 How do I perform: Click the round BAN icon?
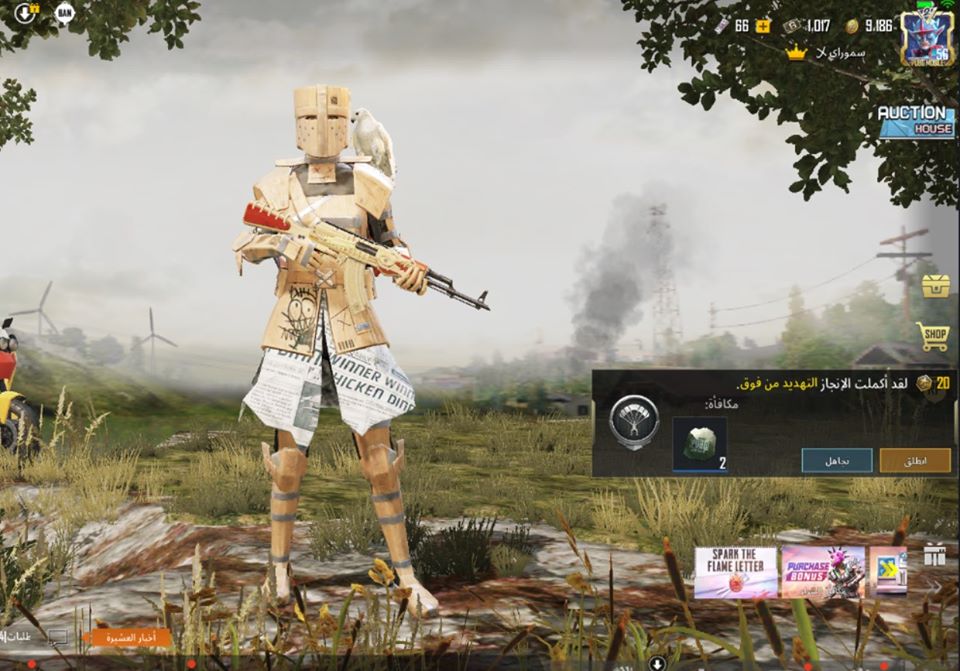(x=64, y=12)
